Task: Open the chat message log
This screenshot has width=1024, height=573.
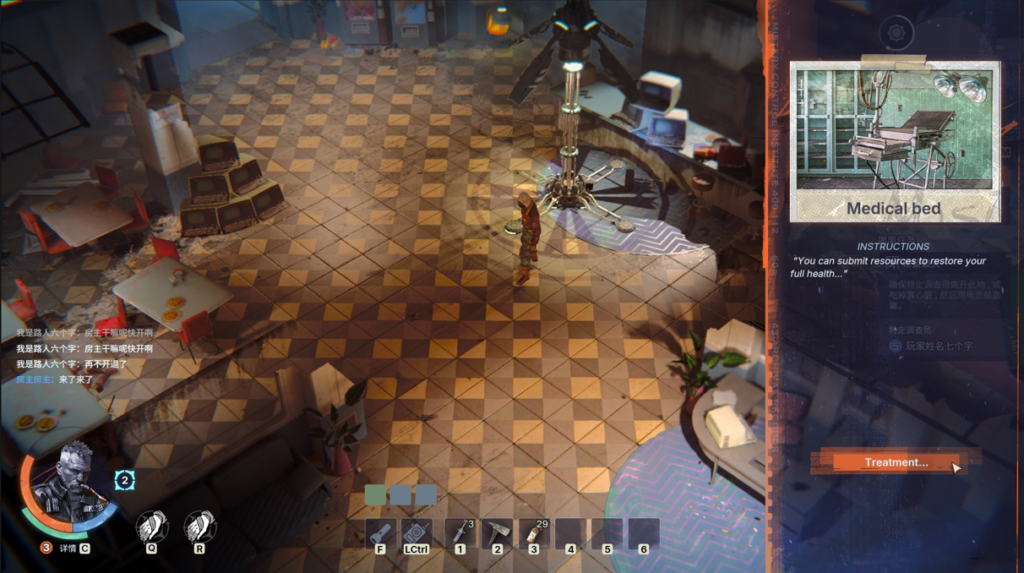Action: coord(85,355)
